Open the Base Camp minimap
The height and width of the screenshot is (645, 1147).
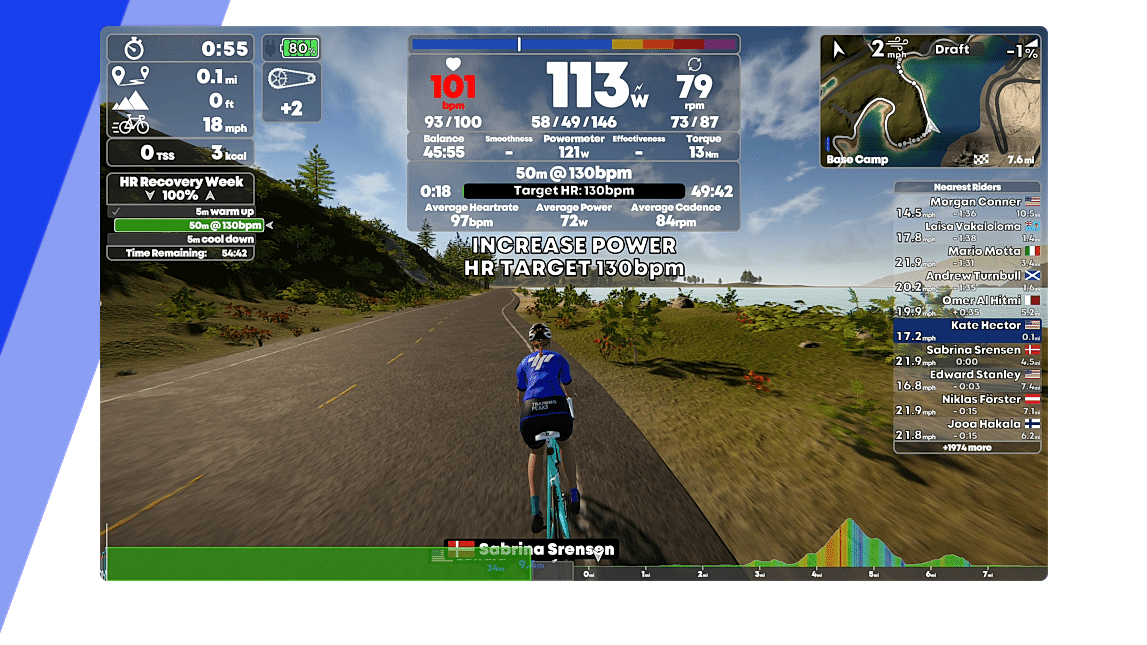[929, 101]
